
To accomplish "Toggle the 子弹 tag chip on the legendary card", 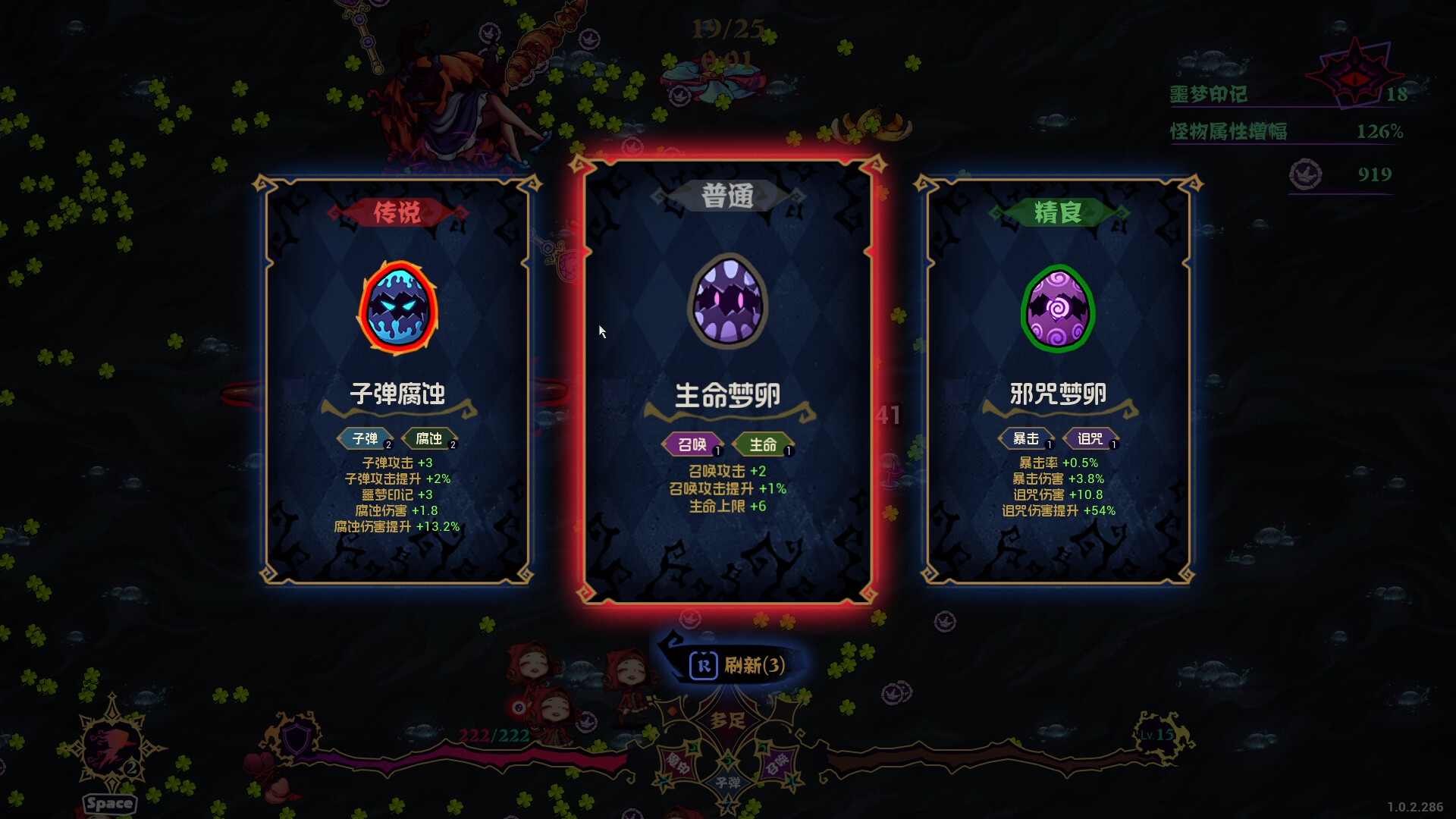I will (x=365, y=438).
